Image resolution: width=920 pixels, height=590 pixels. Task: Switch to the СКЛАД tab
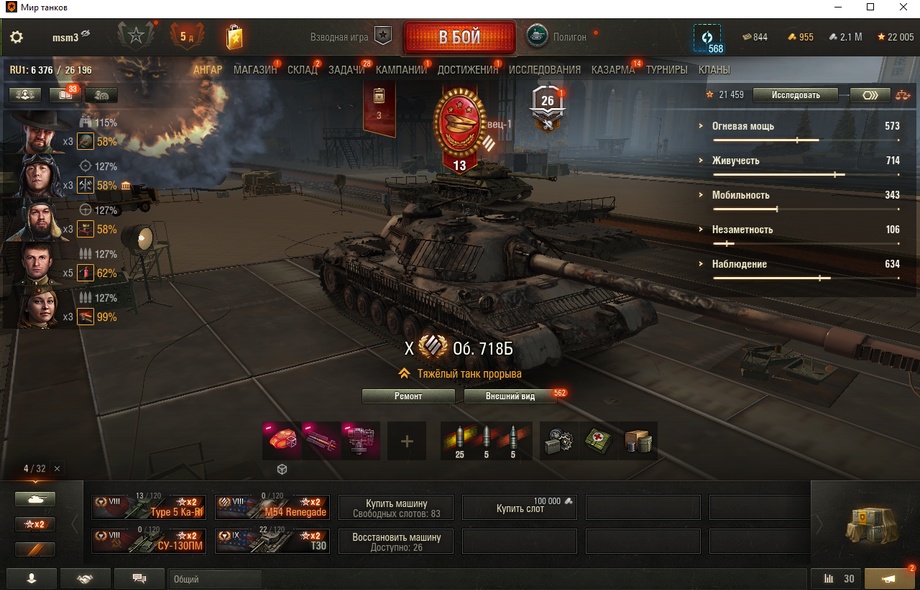click(302, 70)
